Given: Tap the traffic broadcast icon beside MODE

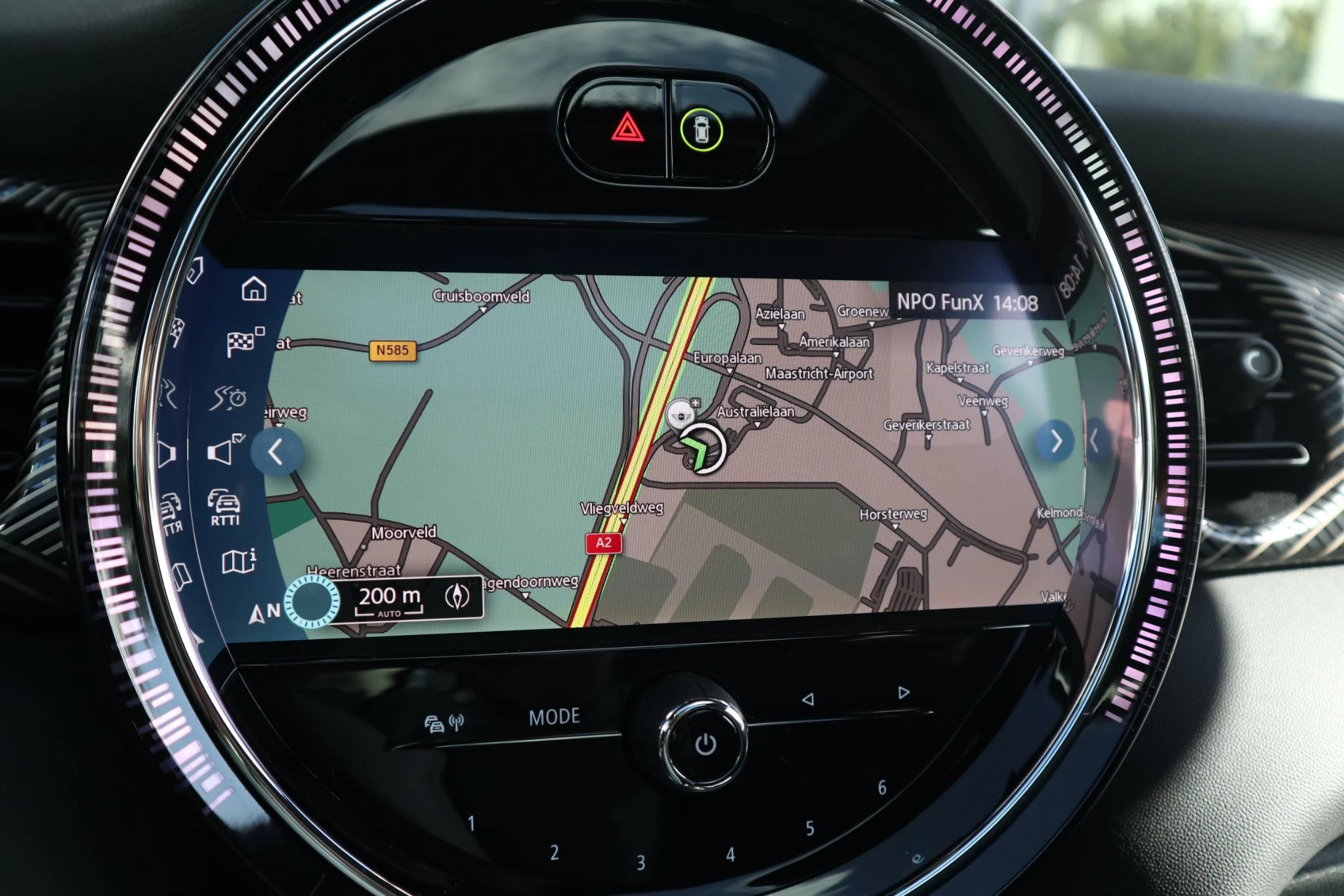Looking at the screenshot, I should pos(444,723).
